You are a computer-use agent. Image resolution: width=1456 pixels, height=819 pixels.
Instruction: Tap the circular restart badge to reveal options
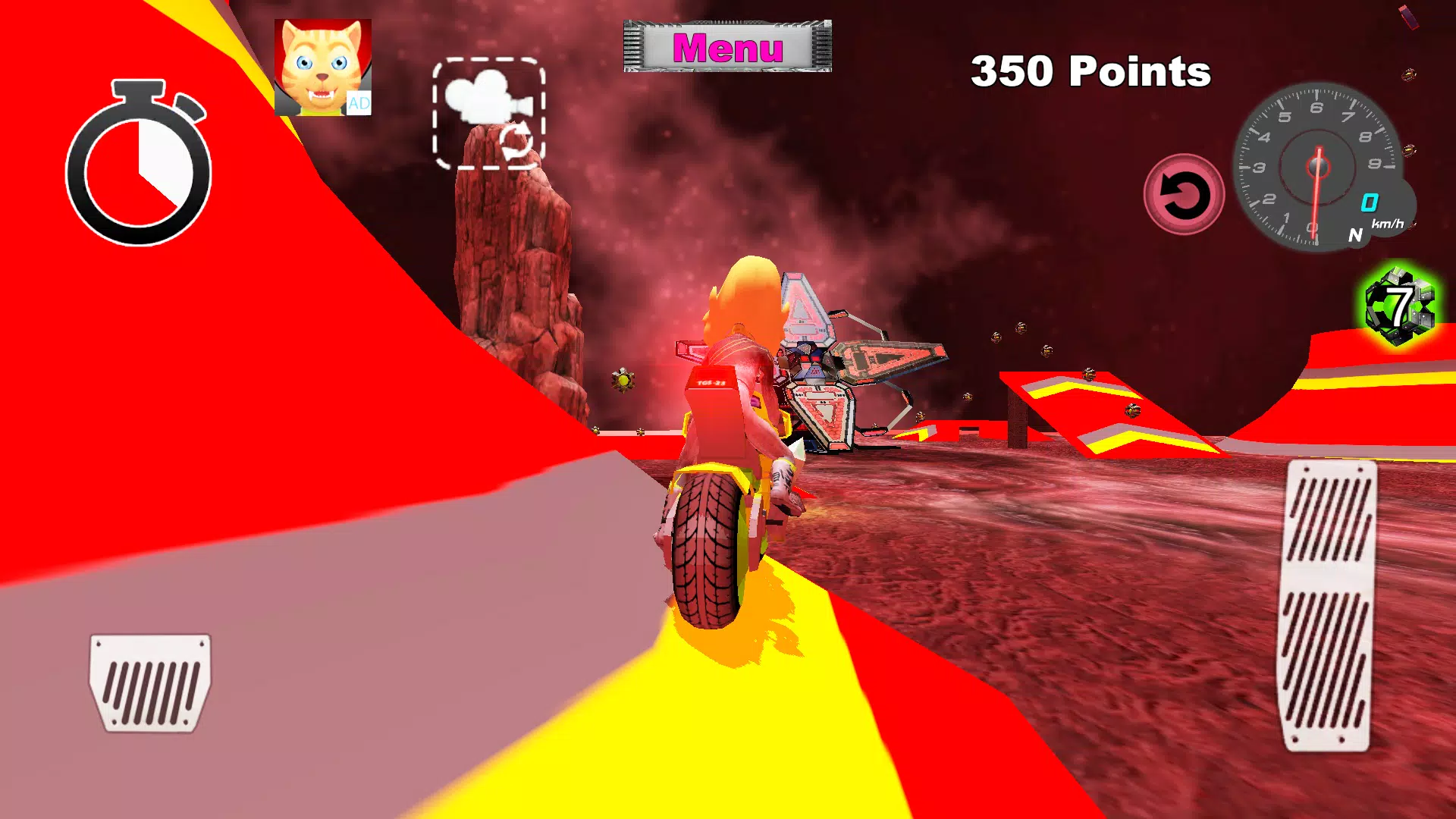tap(1183, 195)
